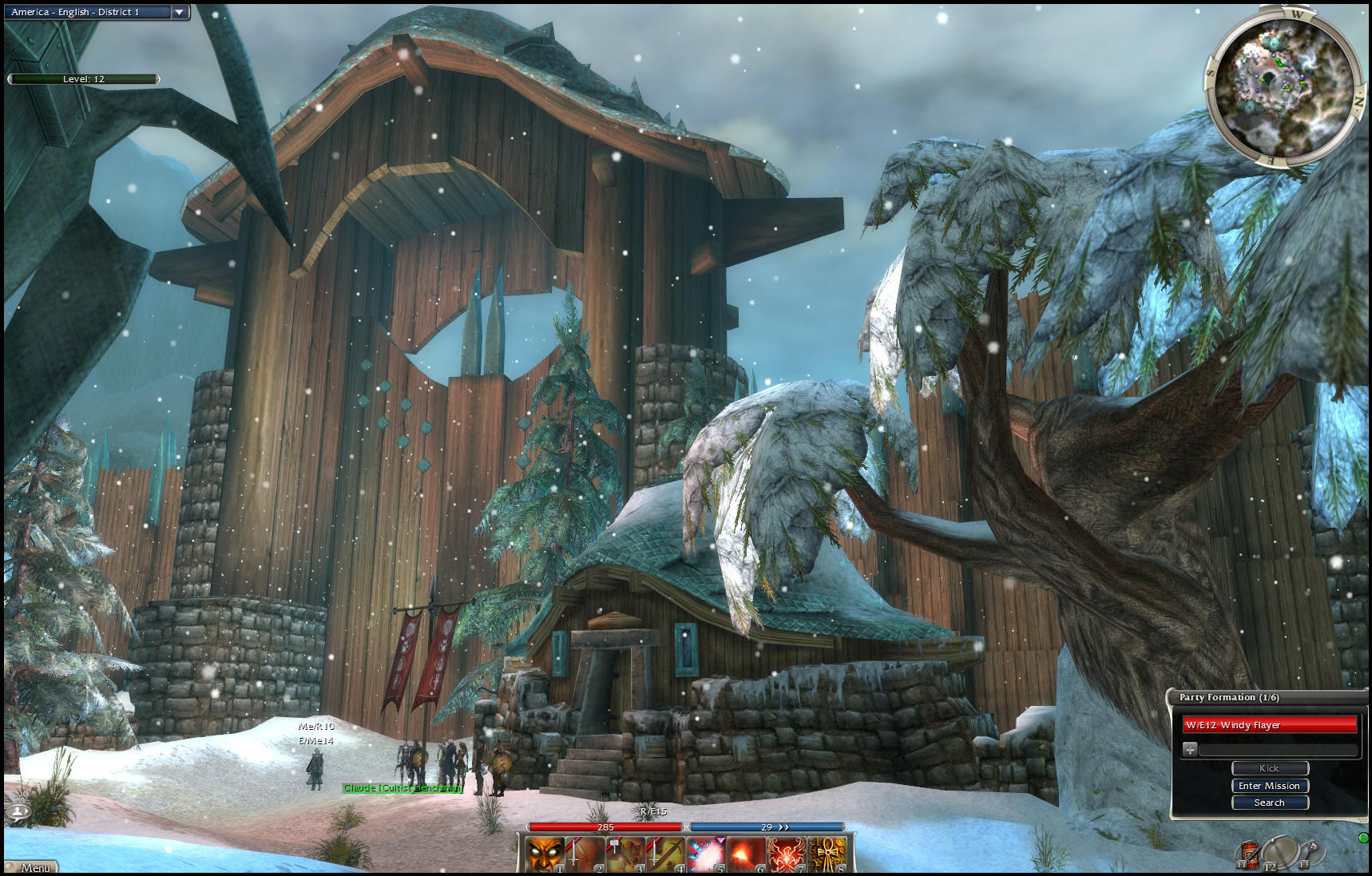Screen dimensions: 1372x876
Task: Activate the red phoenix skill in slot 7
Action: pyautogui.click(x=787, y=854)
